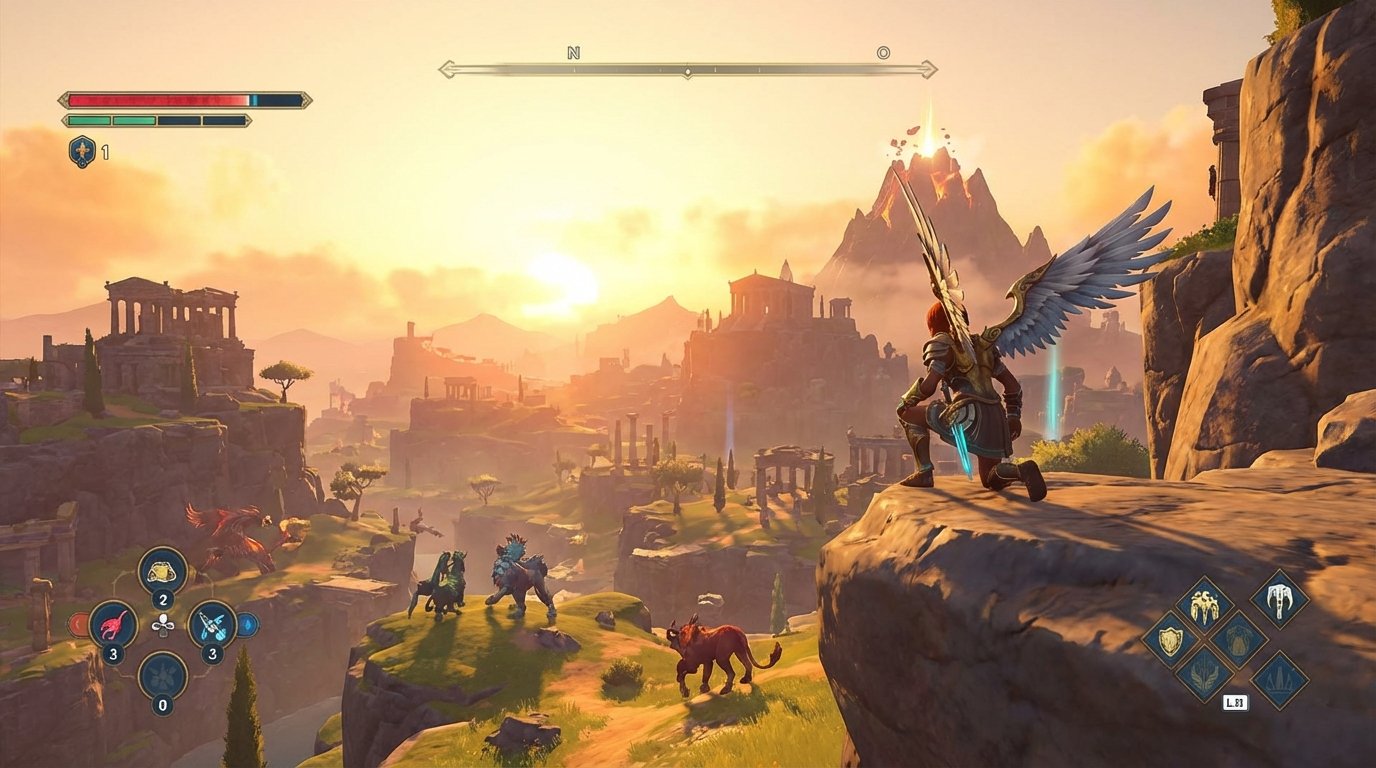The width and height of the screenshot is (1376, 768).
Task: Open the d-pad selector in the item wheel
Action: (163, 625)
